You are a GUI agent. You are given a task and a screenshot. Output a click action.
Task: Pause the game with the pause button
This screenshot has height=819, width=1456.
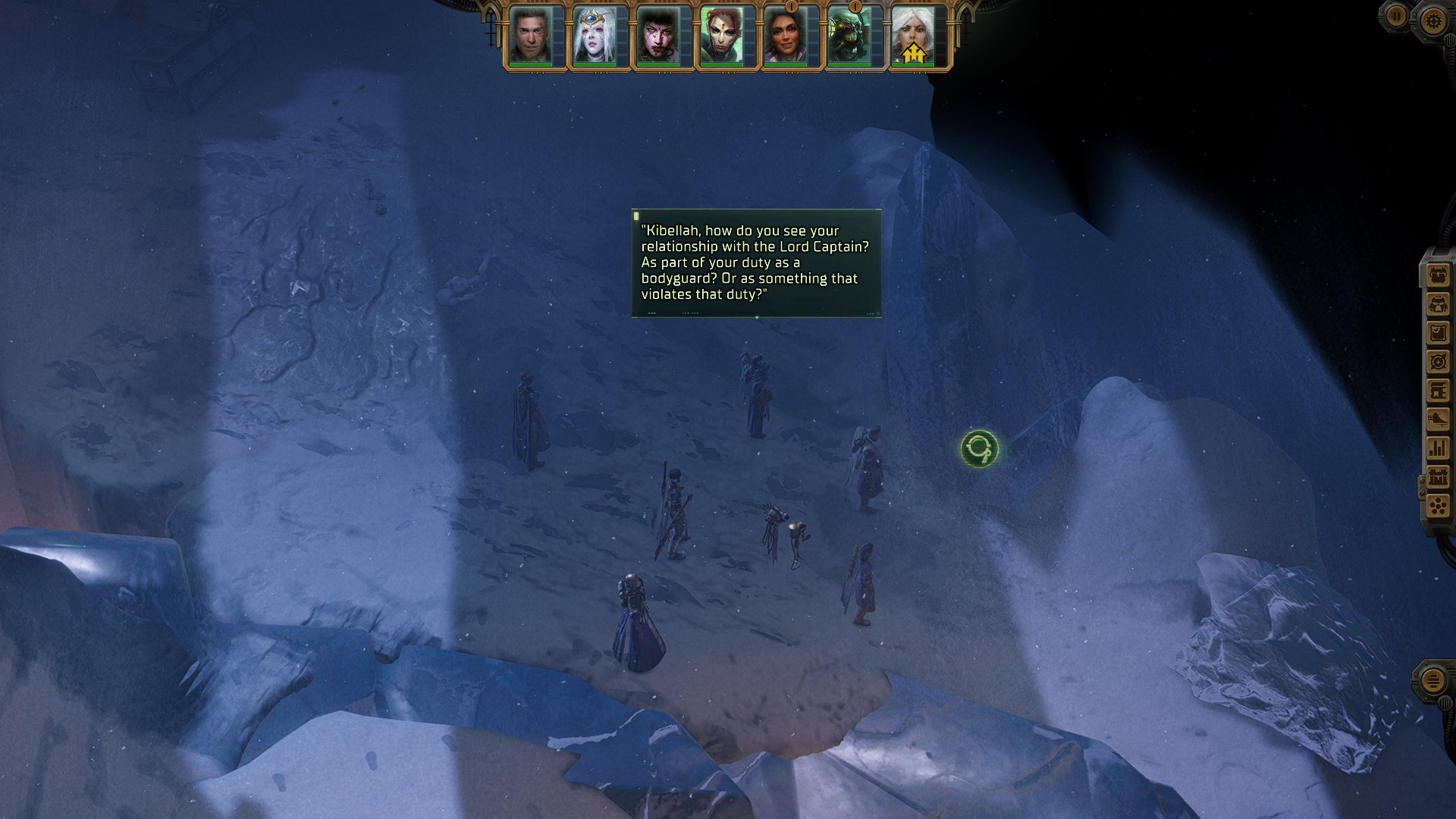[x=1396, y=16]
